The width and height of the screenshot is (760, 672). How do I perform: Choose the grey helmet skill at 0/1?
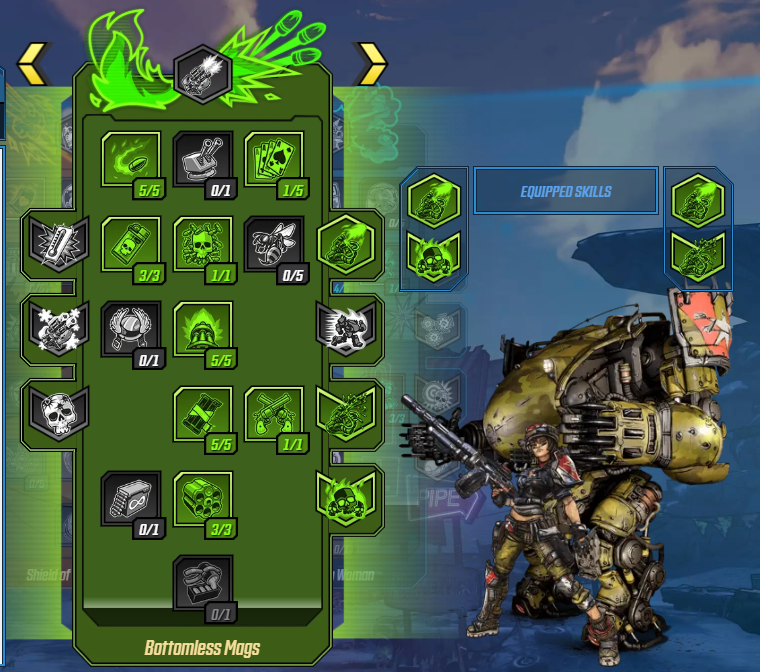(x=131, y=330)
